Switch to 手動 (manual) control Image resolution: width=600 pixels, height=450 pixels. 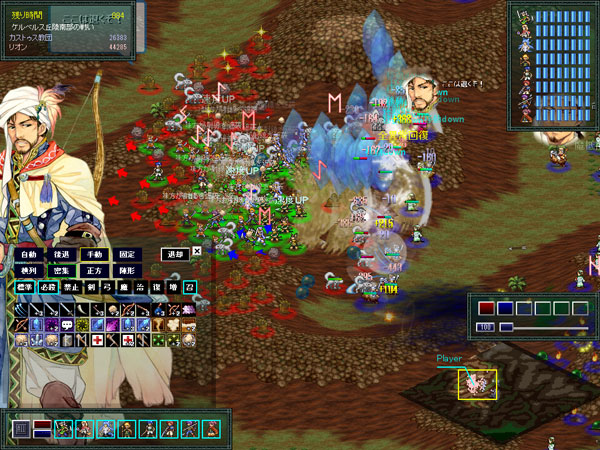click(x=93, y=255)
